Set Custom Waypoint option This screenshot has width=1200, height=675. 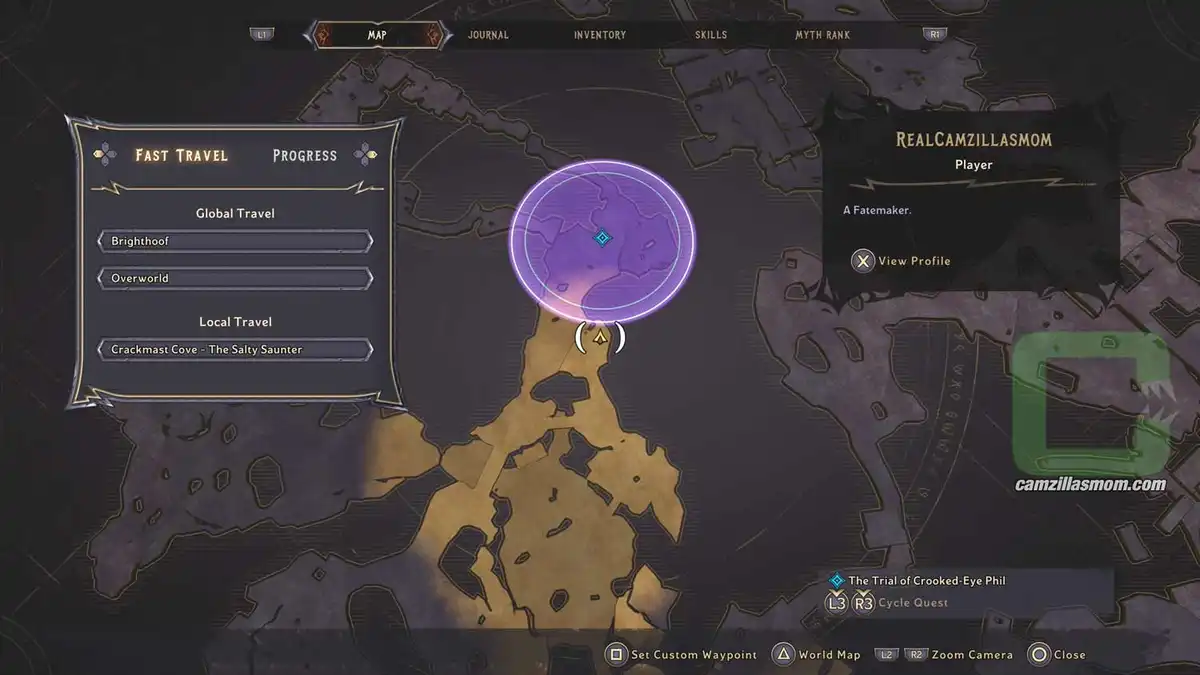[x=683, y=655]
